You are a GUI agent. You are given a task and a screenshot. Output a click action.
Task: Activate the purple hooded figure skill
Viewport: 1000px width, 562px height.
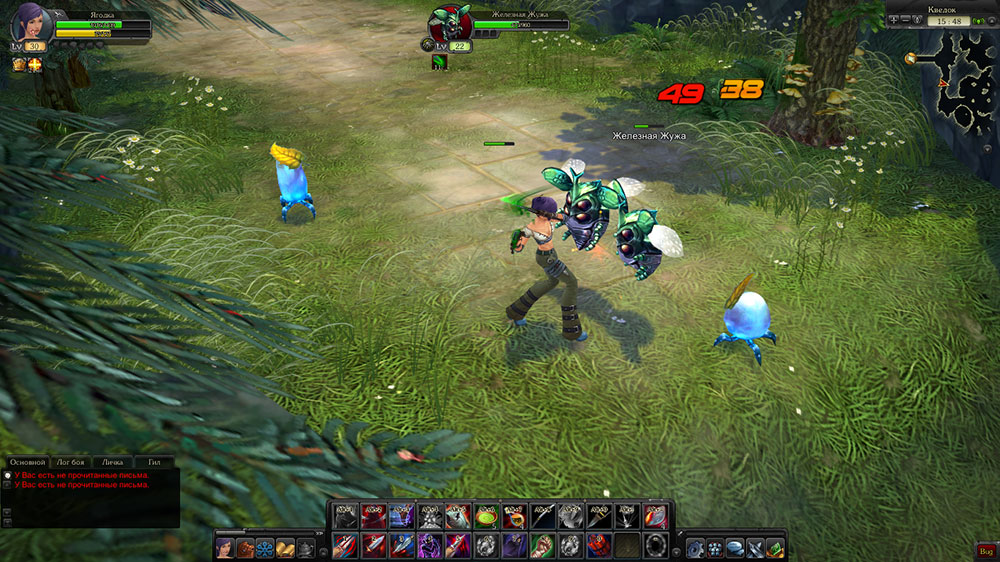pyautogui.click(x=430, y=545)
